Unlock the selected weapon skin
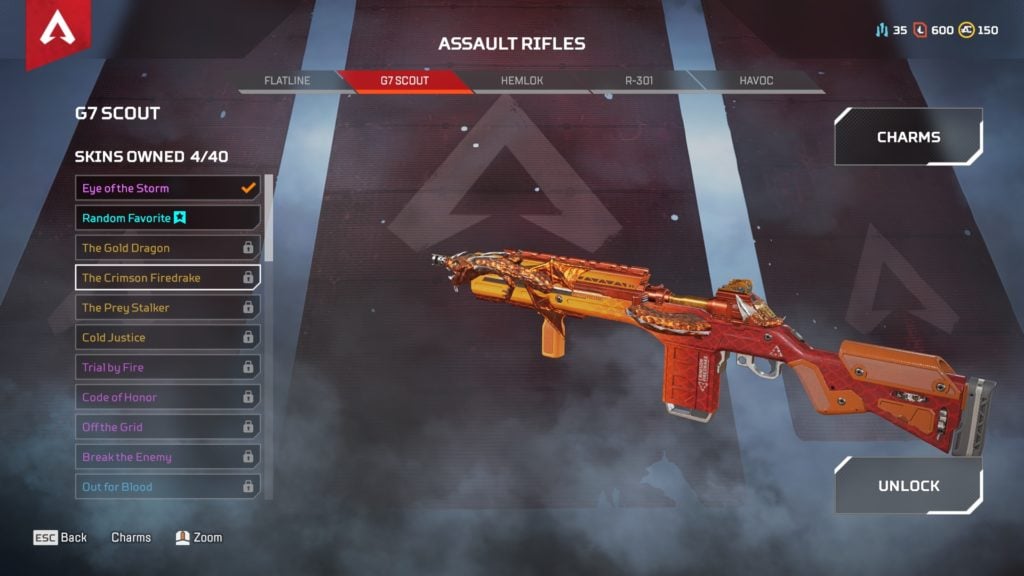This screenshot has height=576, width=1024. tap(908, 486)
